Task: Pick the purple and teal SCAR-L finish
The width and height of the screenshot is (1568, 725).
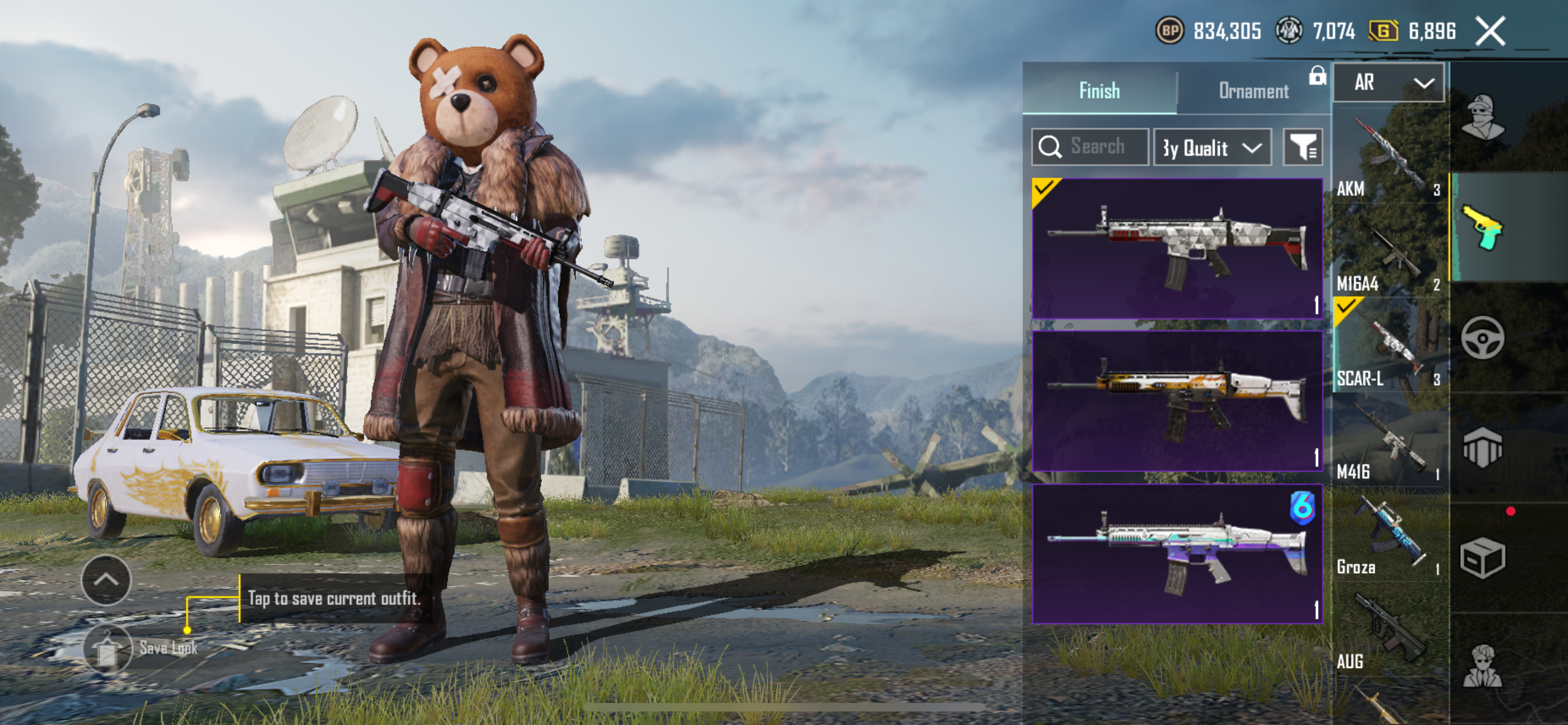Action: 1177,554
